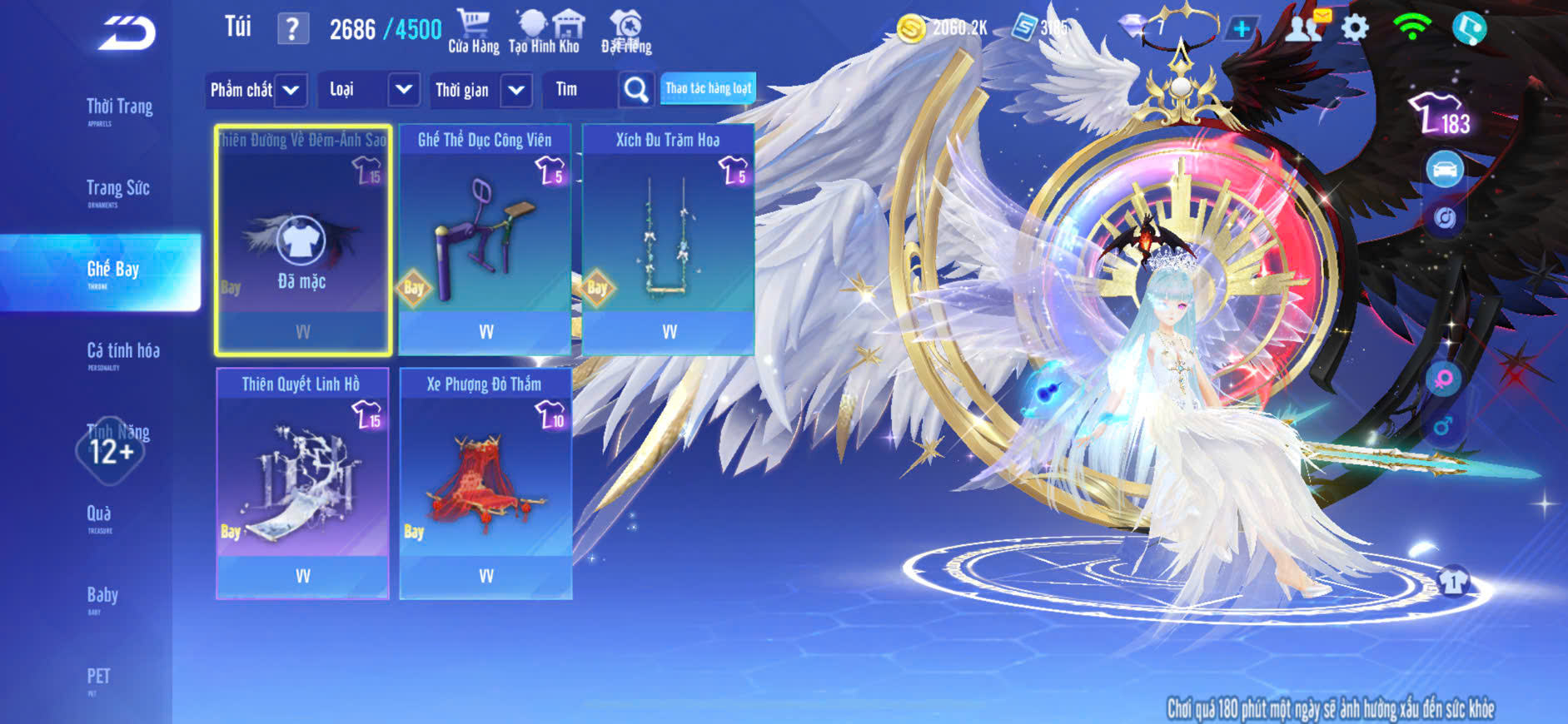The image size is (1568, 724).
Task: Add currency with the plus button
Action: point(1241,29)
